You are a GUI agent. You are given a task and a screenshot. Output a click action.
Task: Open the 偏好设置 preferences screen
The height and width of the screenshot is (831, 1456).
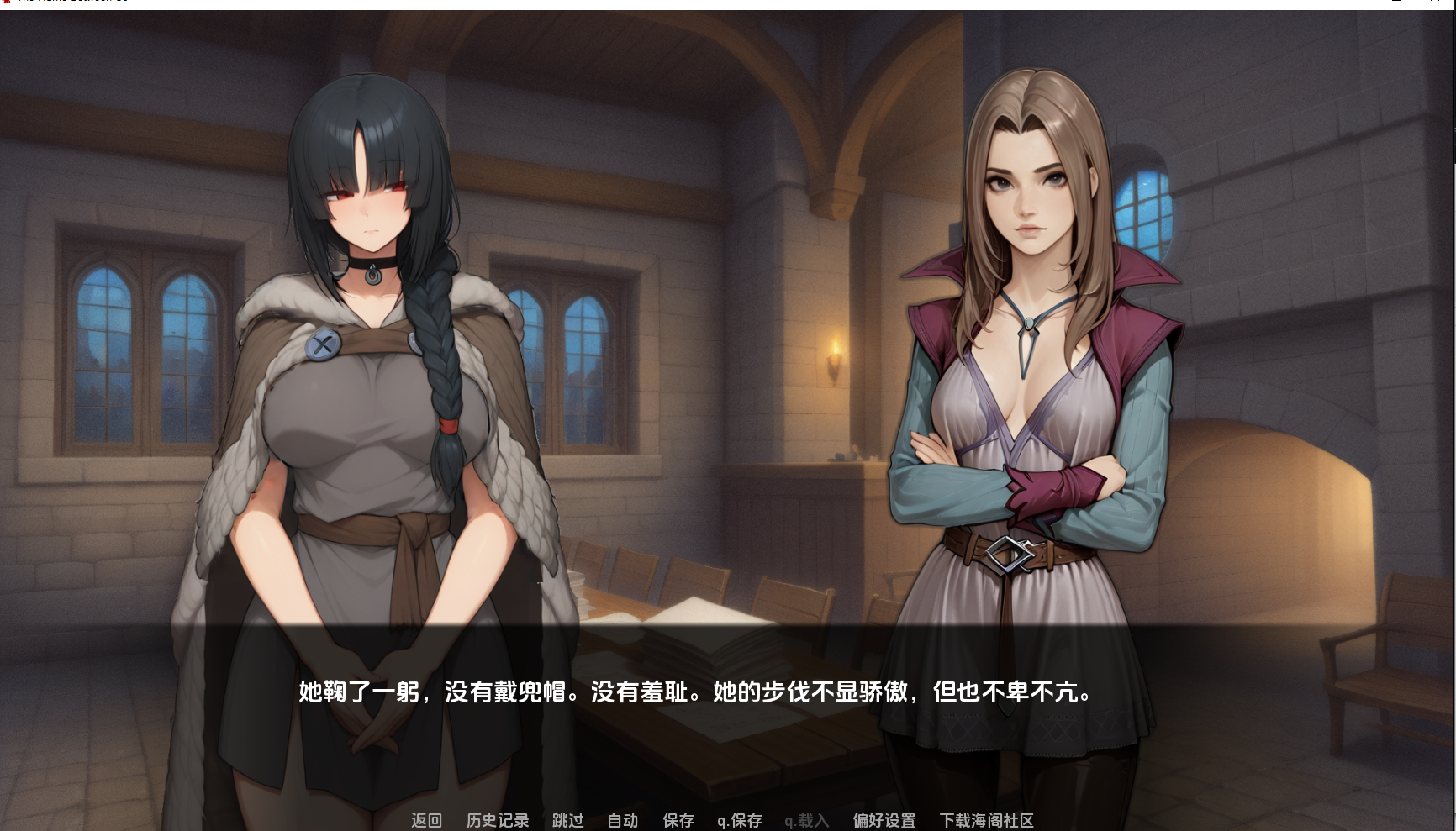pos(884,820)
